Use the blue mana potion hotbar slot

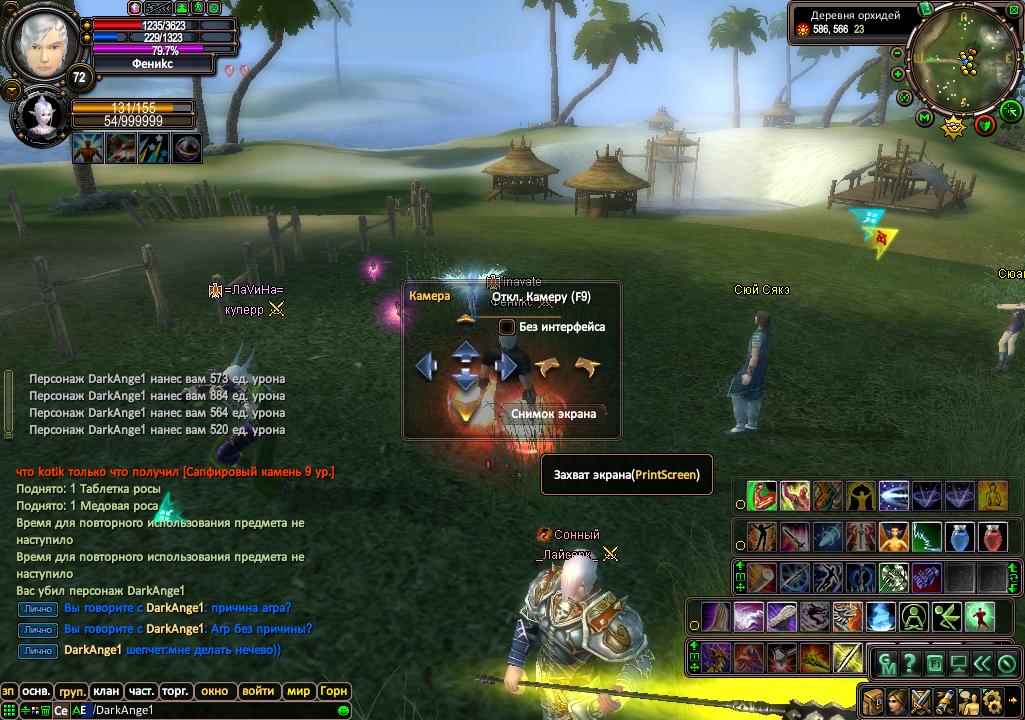point(960,536)
